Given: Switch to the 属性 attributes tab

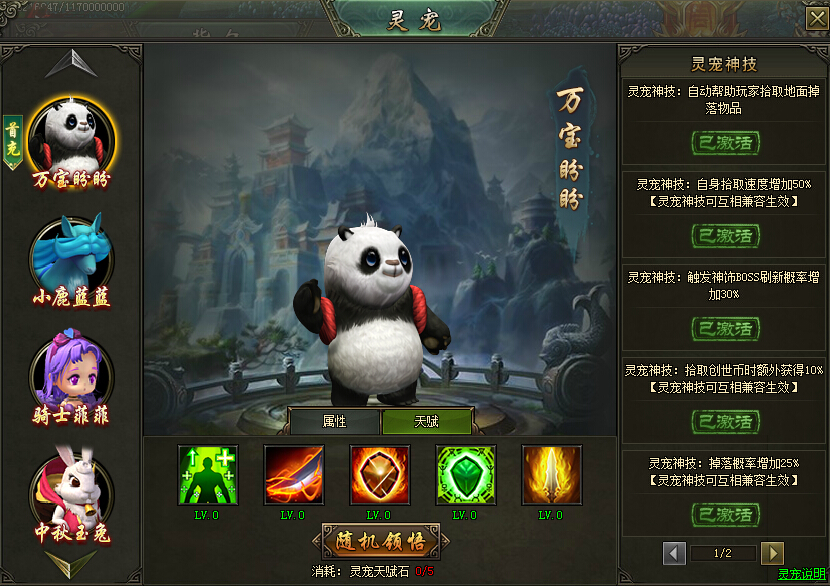Looking at the screenshot, I should [x=334, y=421].
